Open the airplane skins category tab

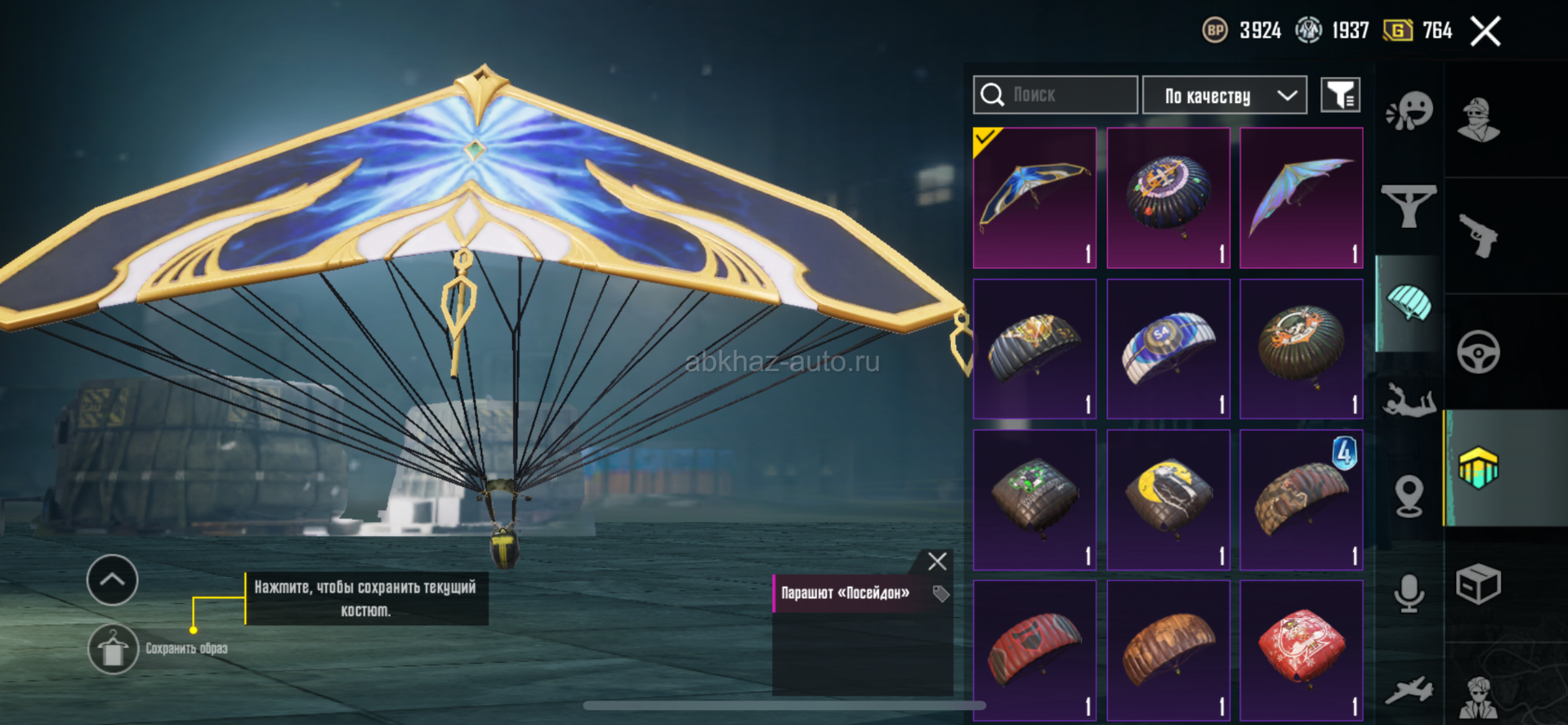click(1409, 691)
